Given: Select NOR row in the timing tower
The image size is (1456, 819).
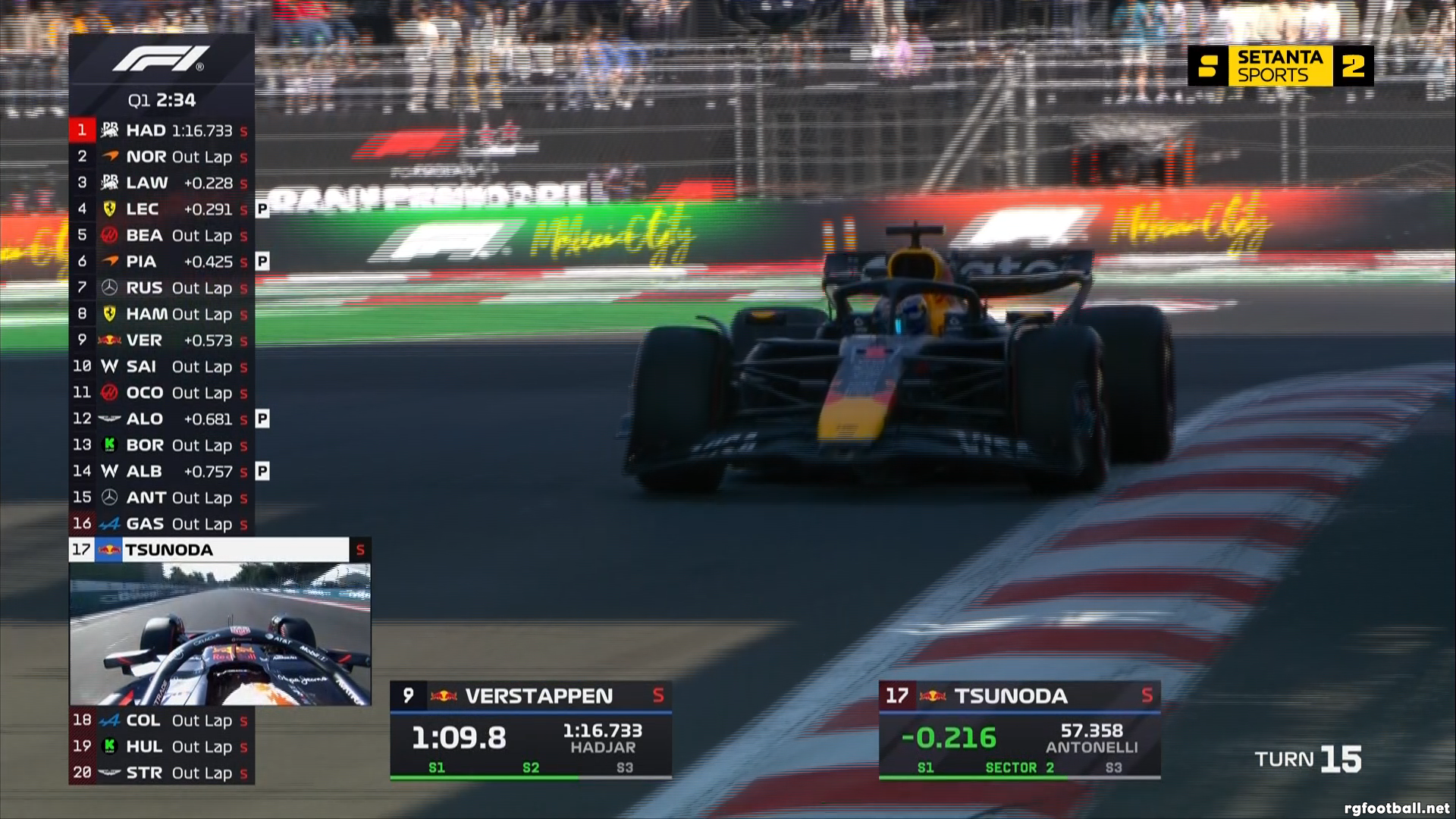Looking at the screenshot, I should point(162,157).
